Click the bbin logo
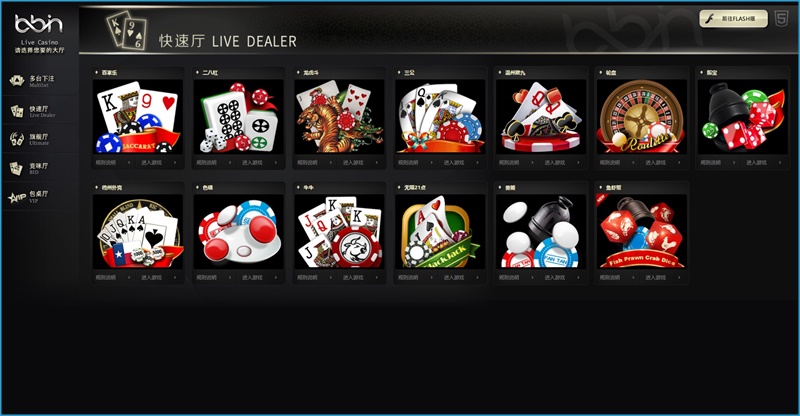This screenshot has width=800, height=416. pyautogui.click(x=39, y=24)
